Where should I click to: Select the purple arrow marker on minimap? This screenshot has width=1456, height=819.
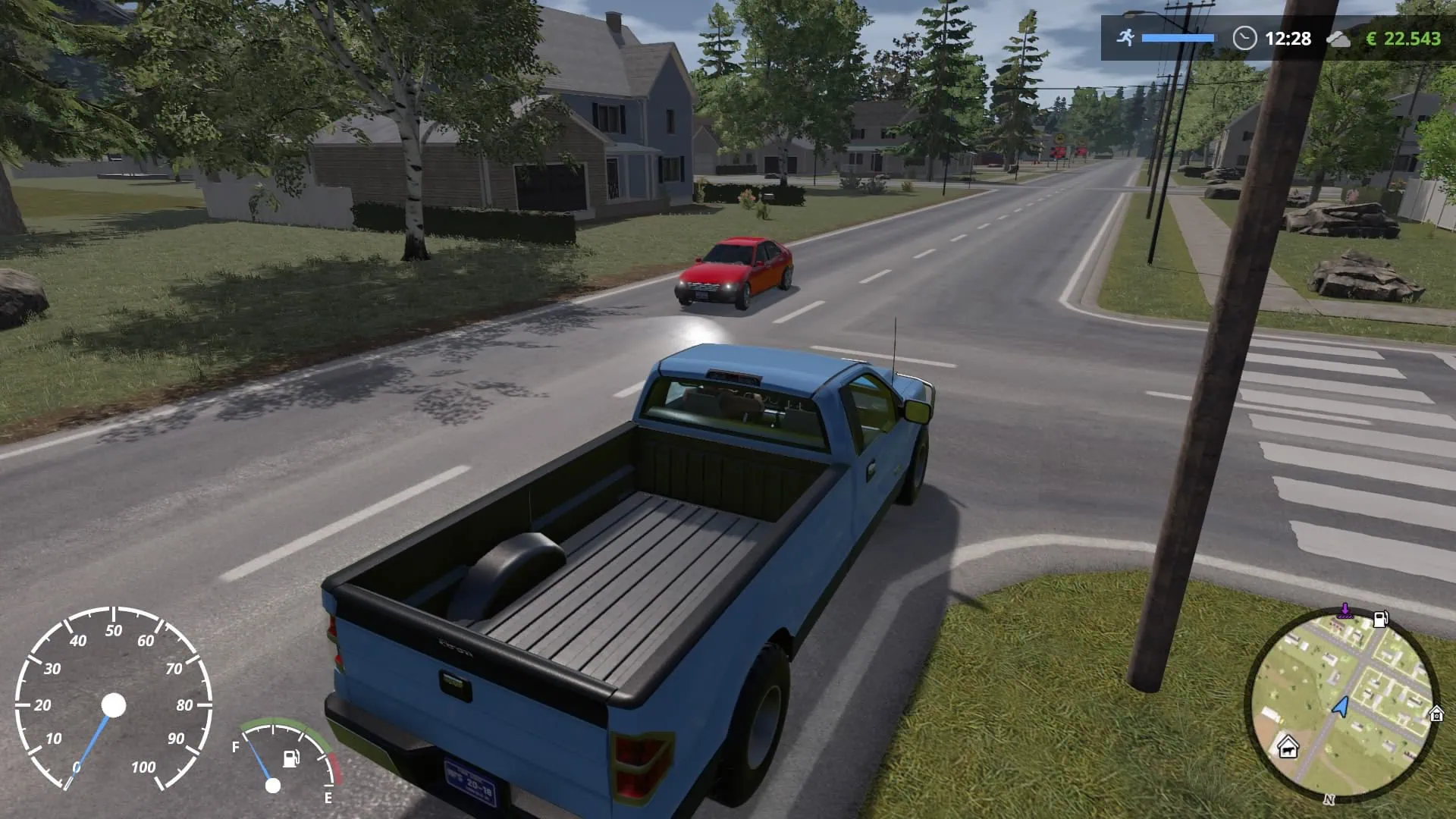point(1345,610)
